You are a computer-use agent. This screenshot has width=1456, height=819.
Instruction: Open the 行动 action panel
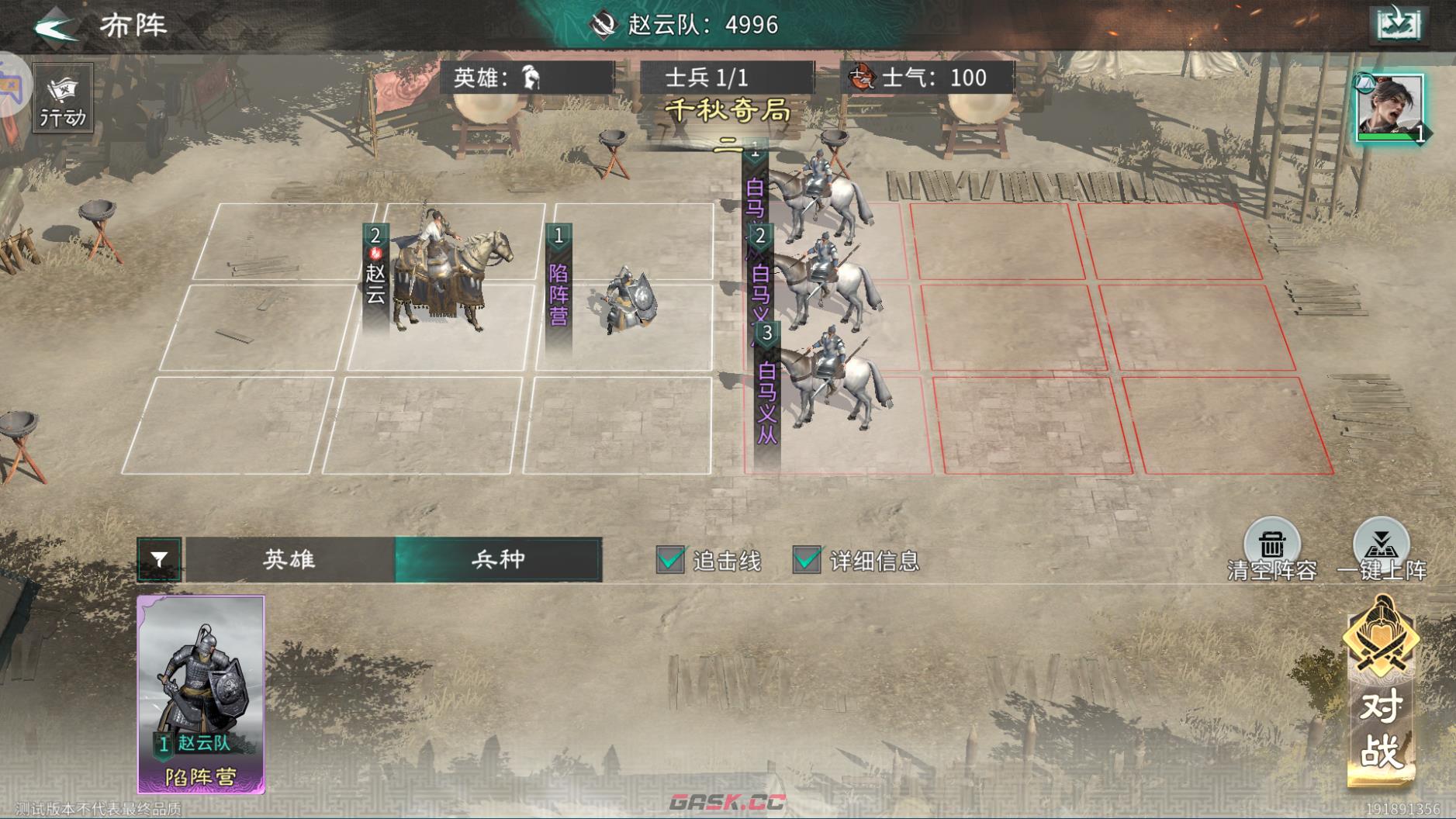(x=61, y=98)
